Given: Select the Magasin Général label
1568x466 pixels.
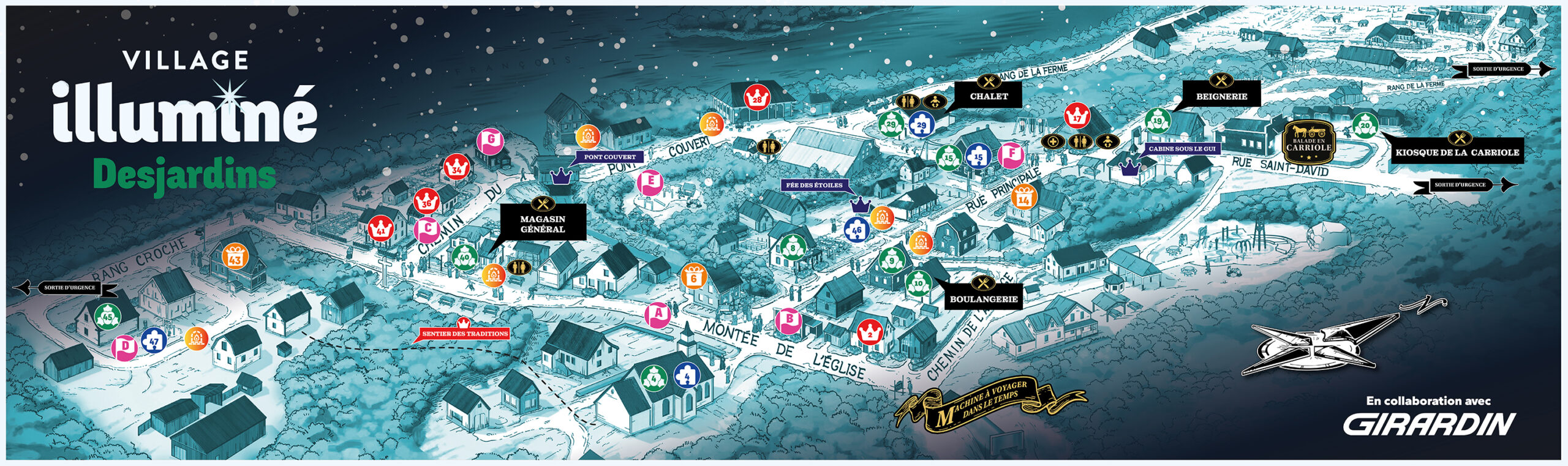Looking at the screenshot, I should pos(543,224).
